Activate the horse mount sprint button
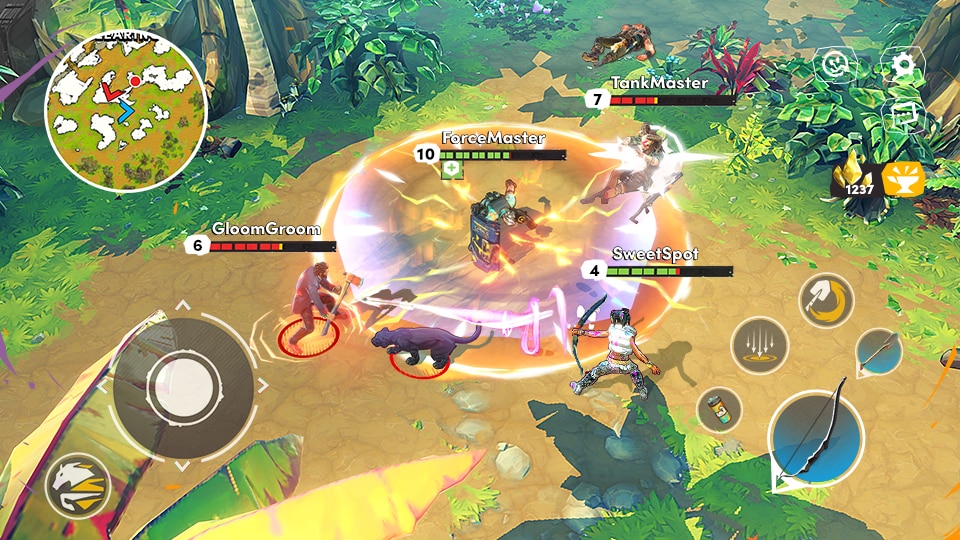The width and height of the screenshot is (960, 540). click(78, 488)
